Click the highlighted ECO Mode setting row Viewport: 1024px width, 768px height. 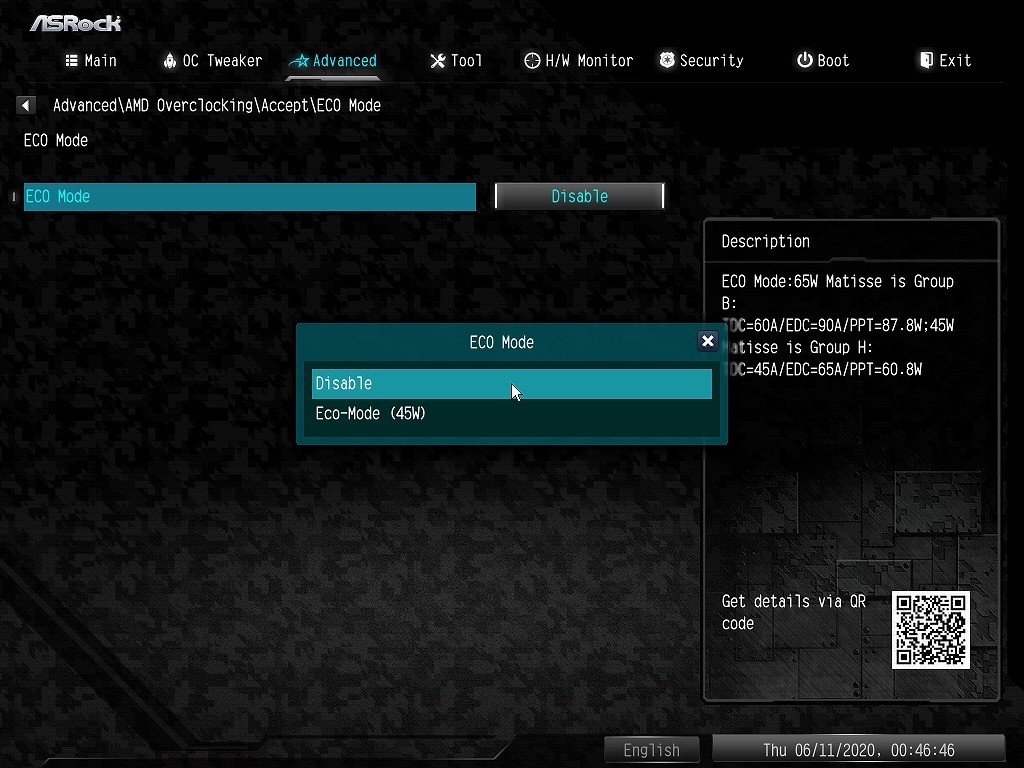[x=250, y=197]
